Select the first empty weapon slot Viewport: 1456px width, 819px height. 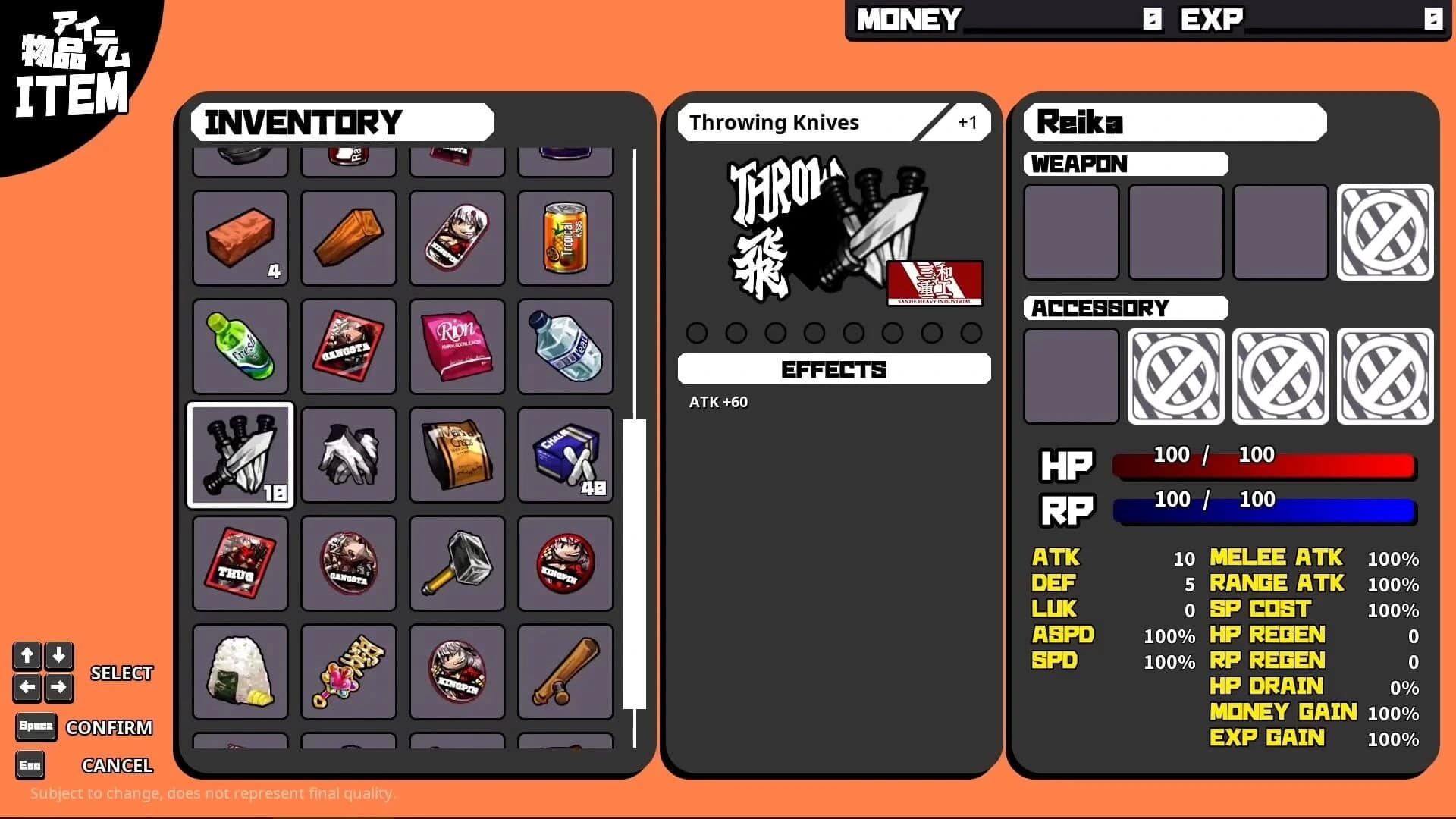(1070, 231)
